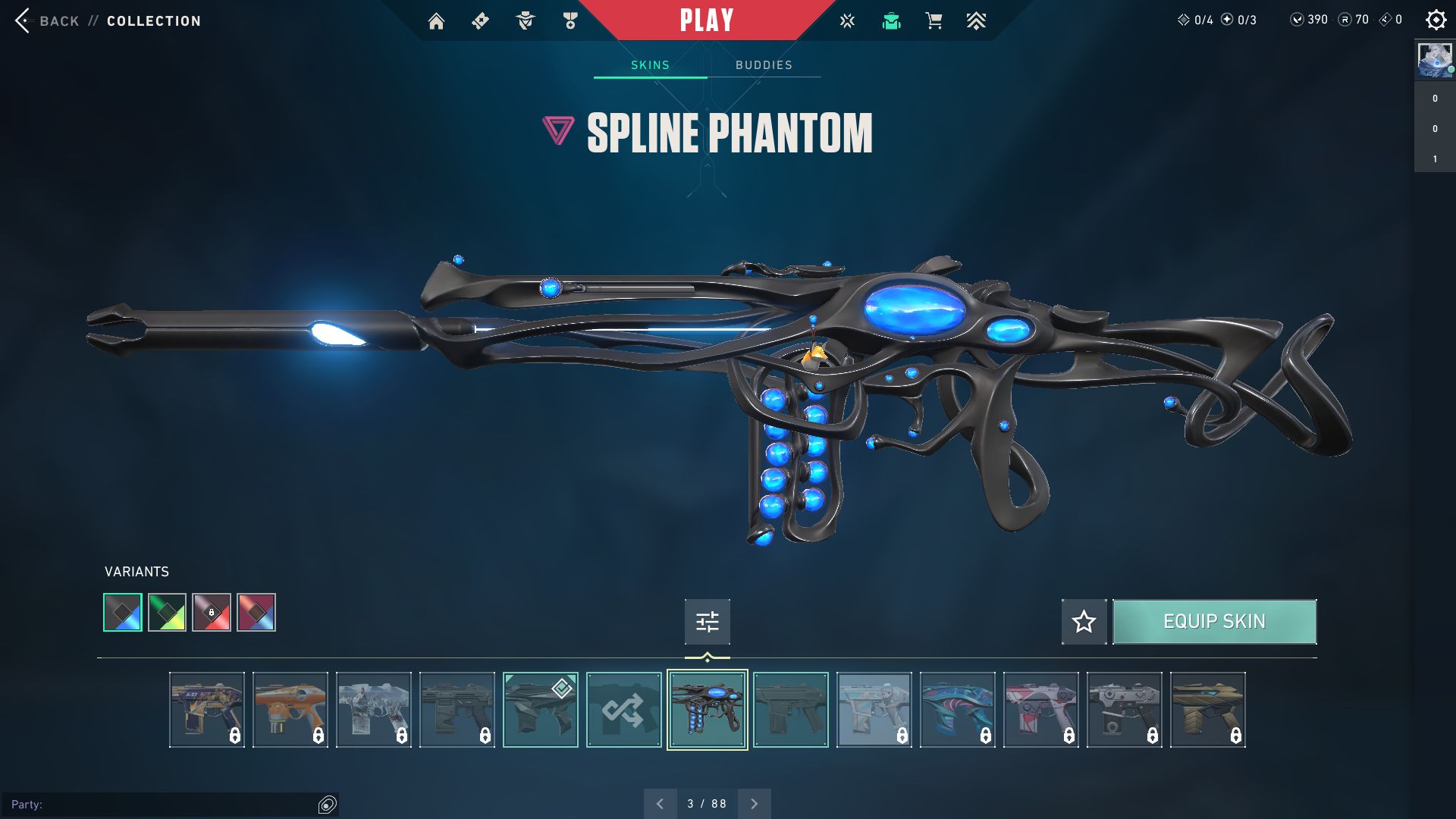
Task: Choose the crimson and blue variant swatch
Action: tap(256, 613)
